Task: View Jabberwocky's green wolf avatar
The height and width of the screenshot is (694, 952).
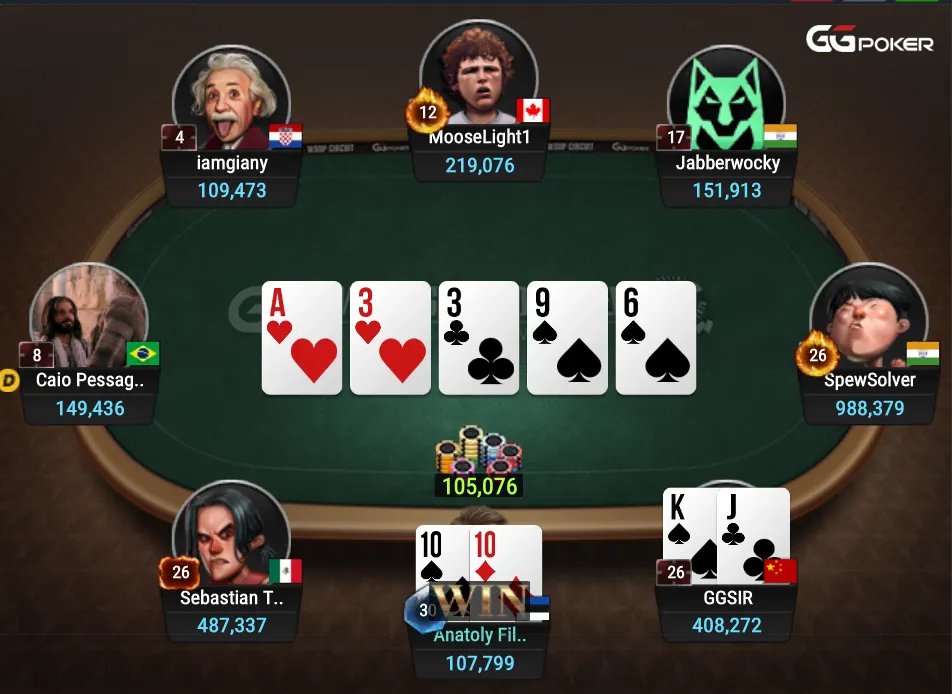Action: pos(726,97)
